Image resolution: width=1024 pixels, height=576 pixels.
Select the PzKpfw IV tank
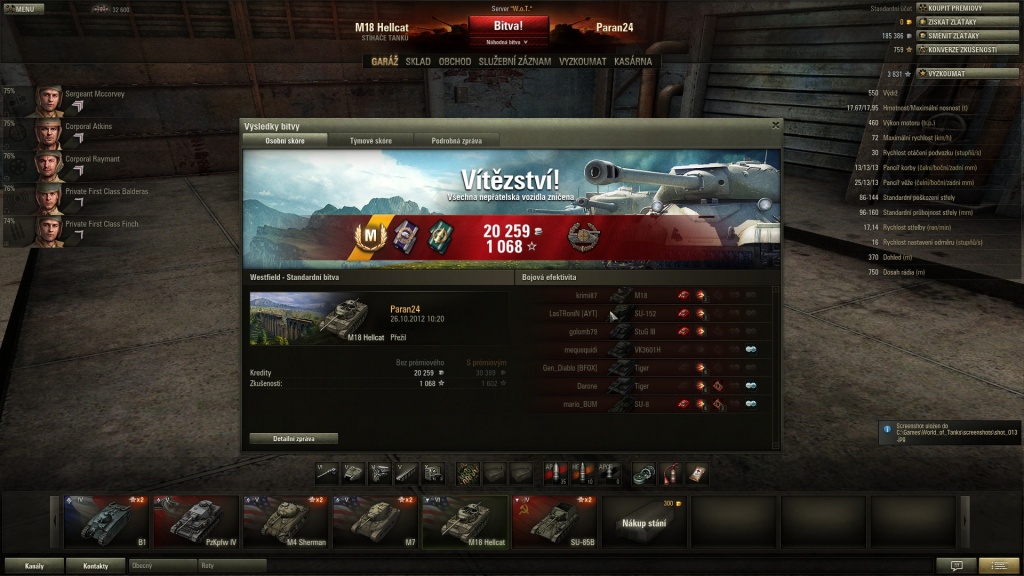(x=195, y=521)
